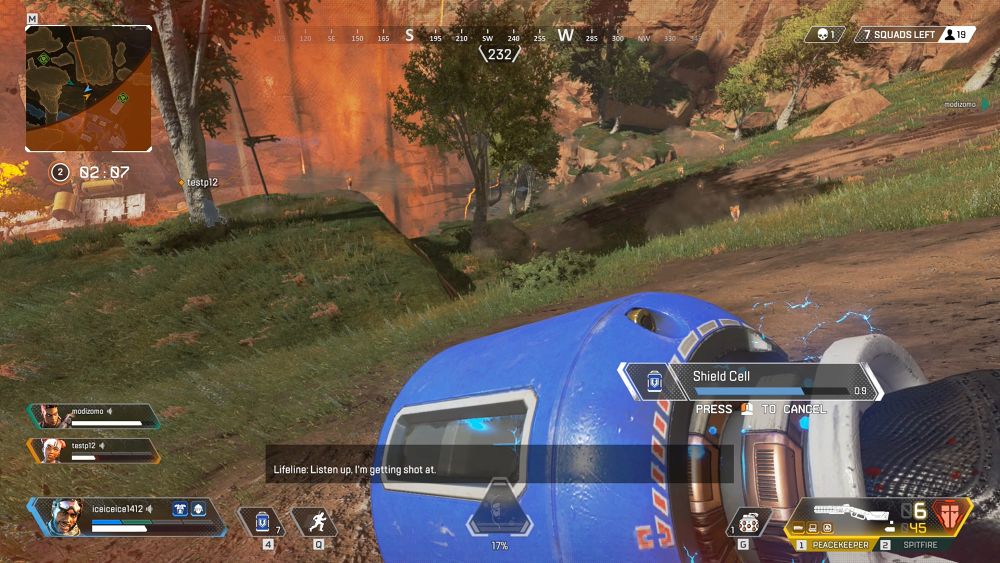This screenshot has width=1000, height=563.
Task: Open the minimap in the corner
Action: tap(89, 88)
